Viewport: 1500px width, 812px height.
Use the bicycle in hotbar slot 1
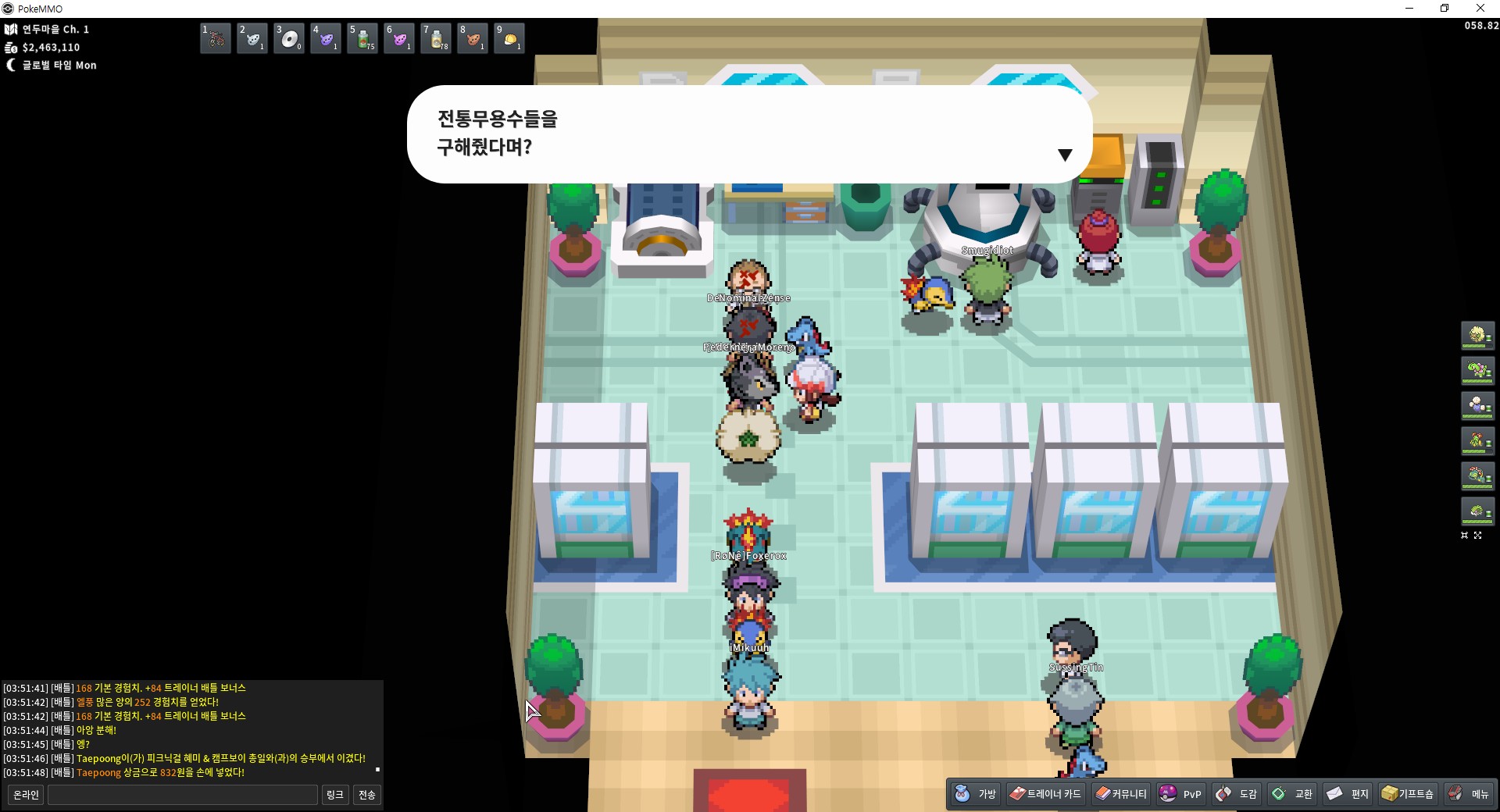coord(215,38)
